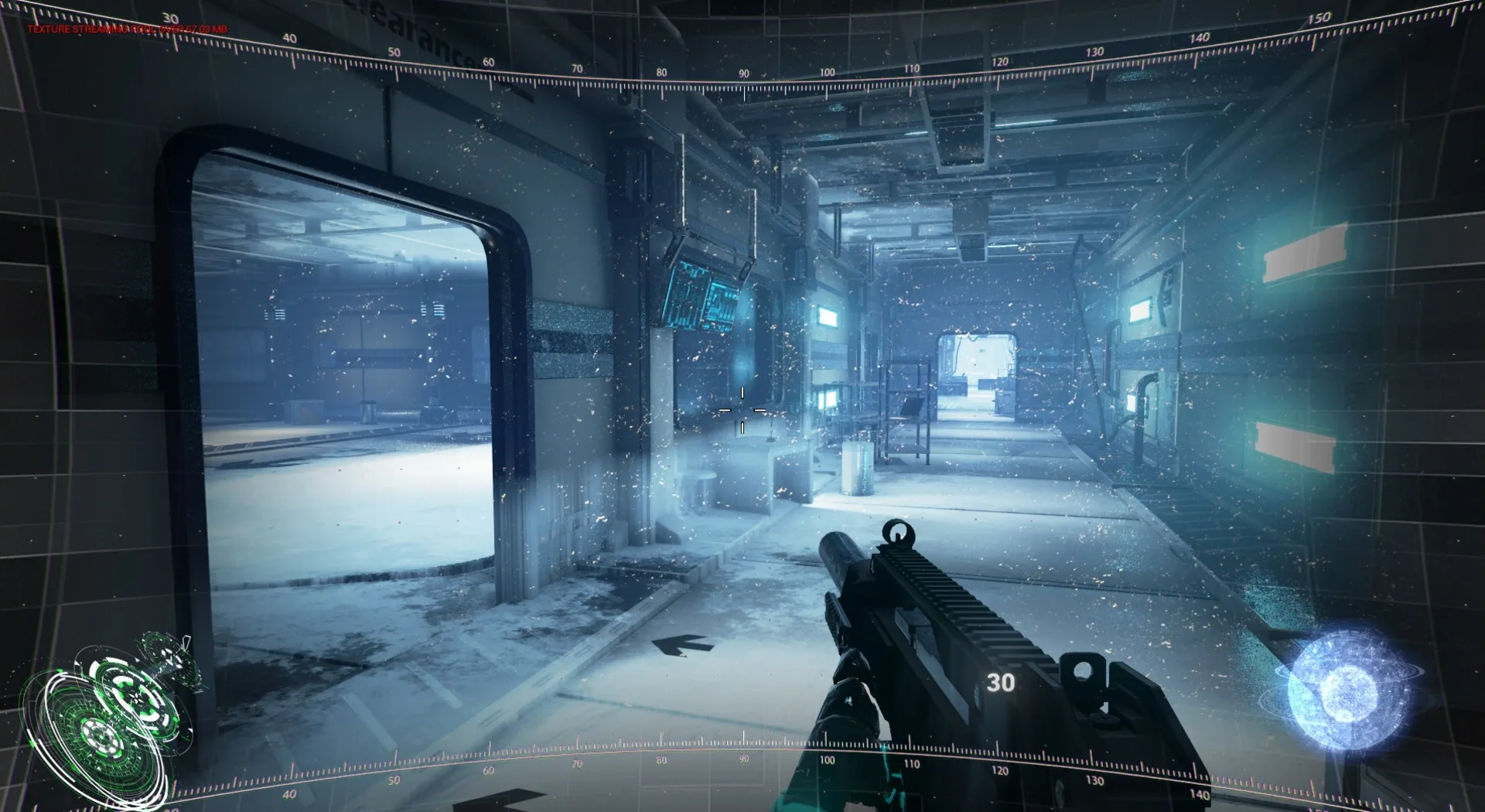Image resolution: width=1485 pixels, height=812 pixels.
Task: Click the crosshair at screen center
Action: [742, 410]
